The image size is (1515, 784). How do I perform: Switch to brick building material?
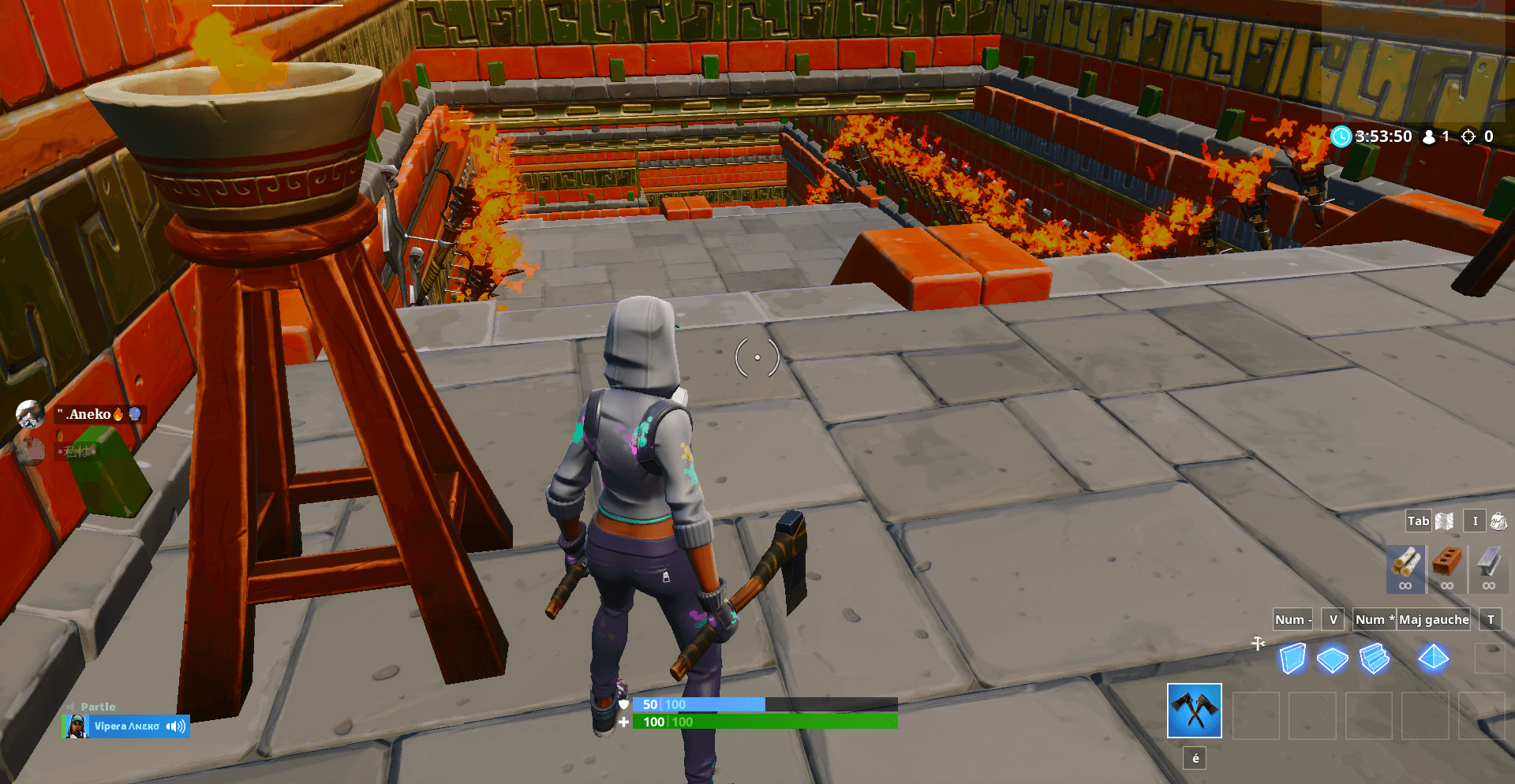tap(1446, 568)
